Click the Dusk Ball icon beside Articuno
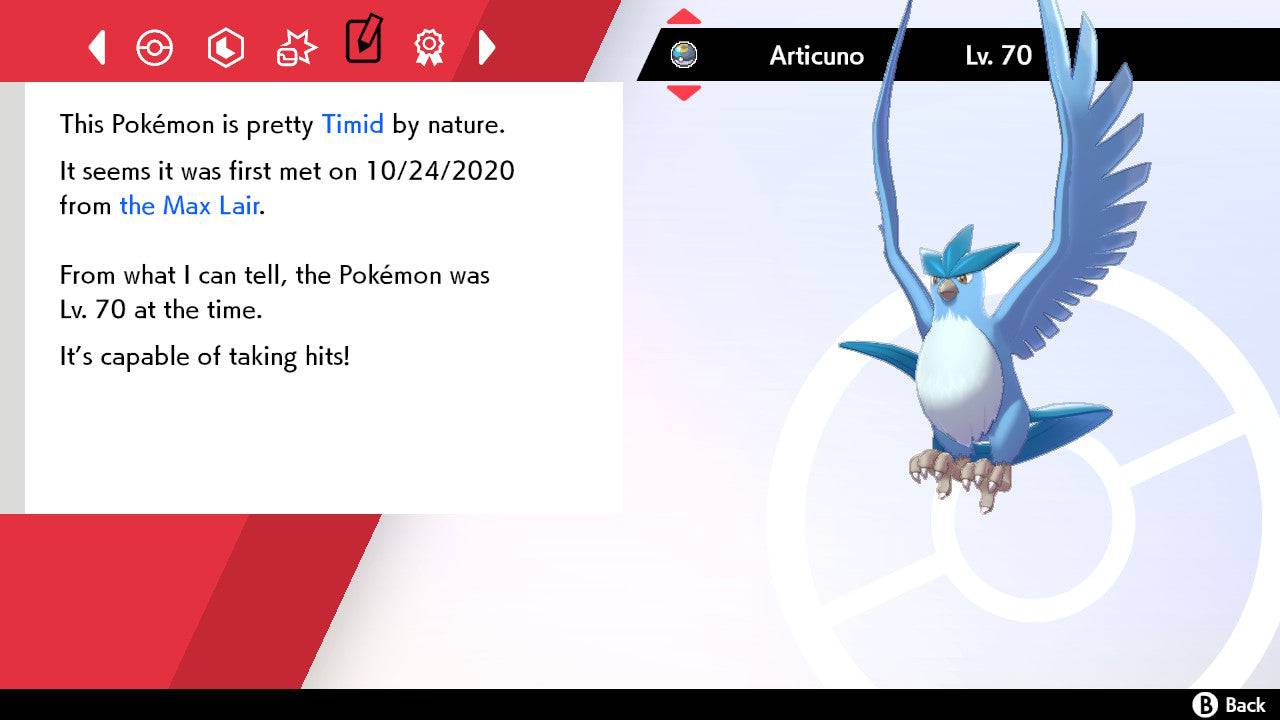The image size is (1280, 720). coord(686,56)
